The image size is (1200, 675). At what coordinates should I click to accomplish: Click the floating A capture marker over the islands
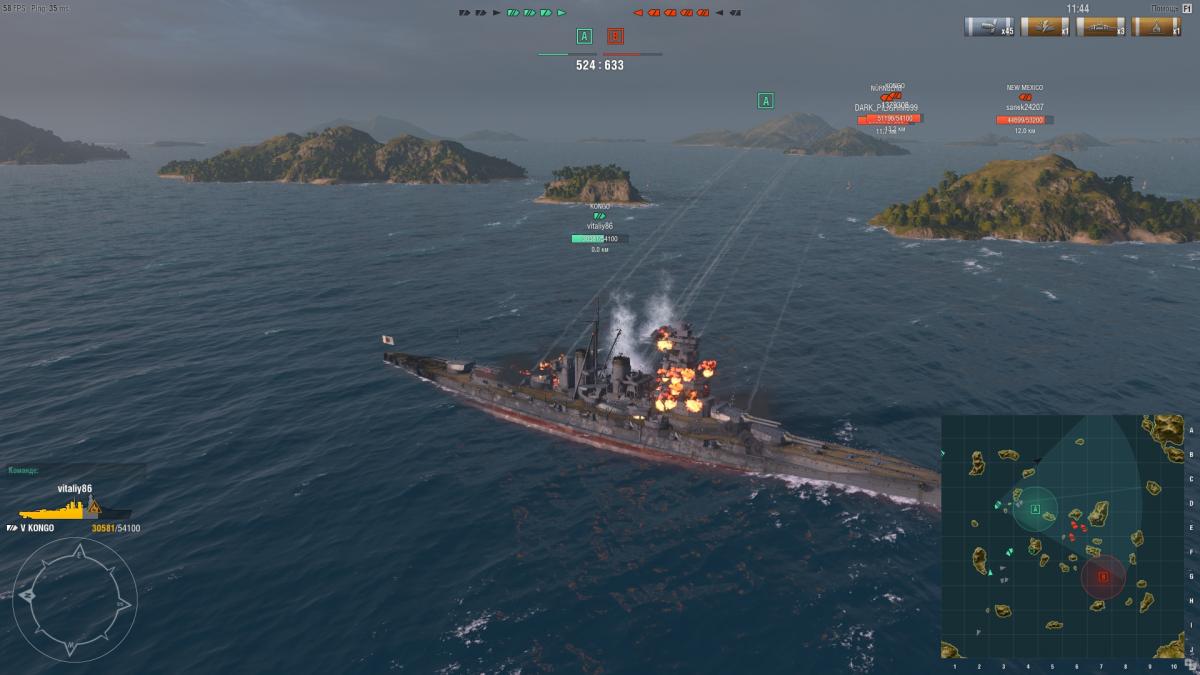click(766, 100)
